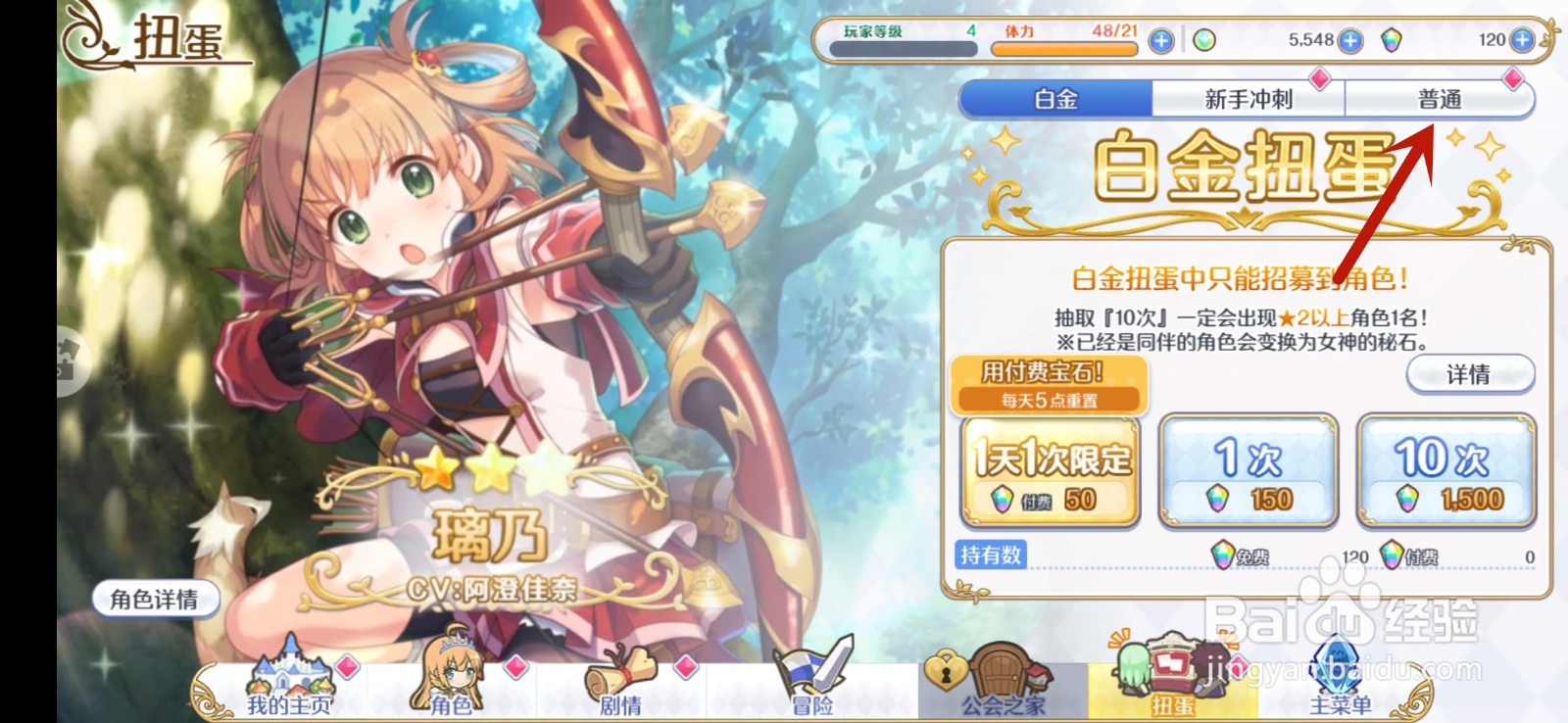
Task: Tap the 1天1次限定 daily draw panel
Action: tap(1051, 470)
